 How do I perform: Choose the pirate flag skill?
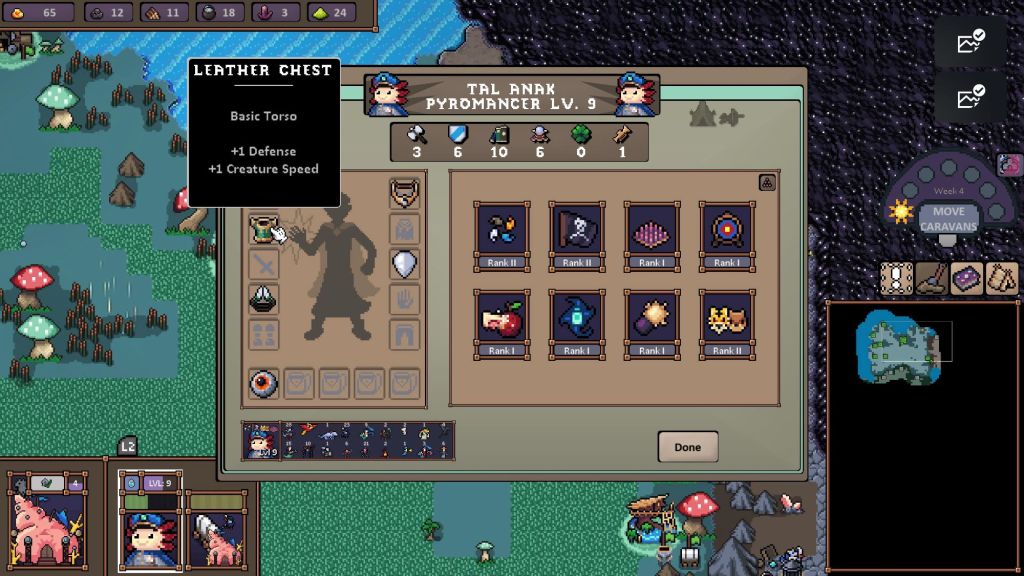(576, 228)
